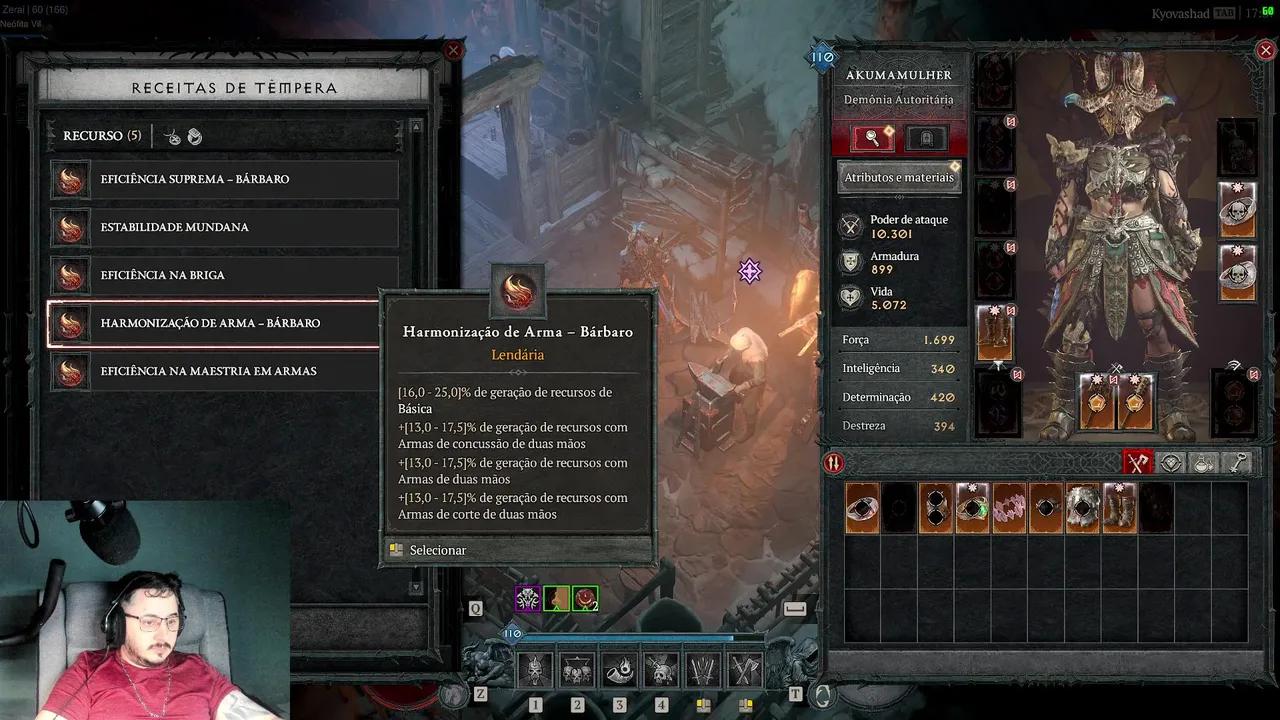Switch to the magnifying glass profile tab
1280x720 pixels.
[873, 139]
